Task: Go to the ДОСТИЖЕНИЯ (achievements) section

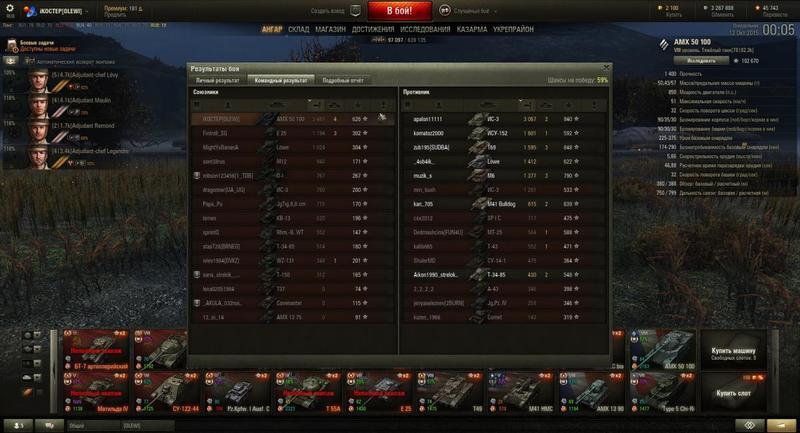Action: pos(373,30)
